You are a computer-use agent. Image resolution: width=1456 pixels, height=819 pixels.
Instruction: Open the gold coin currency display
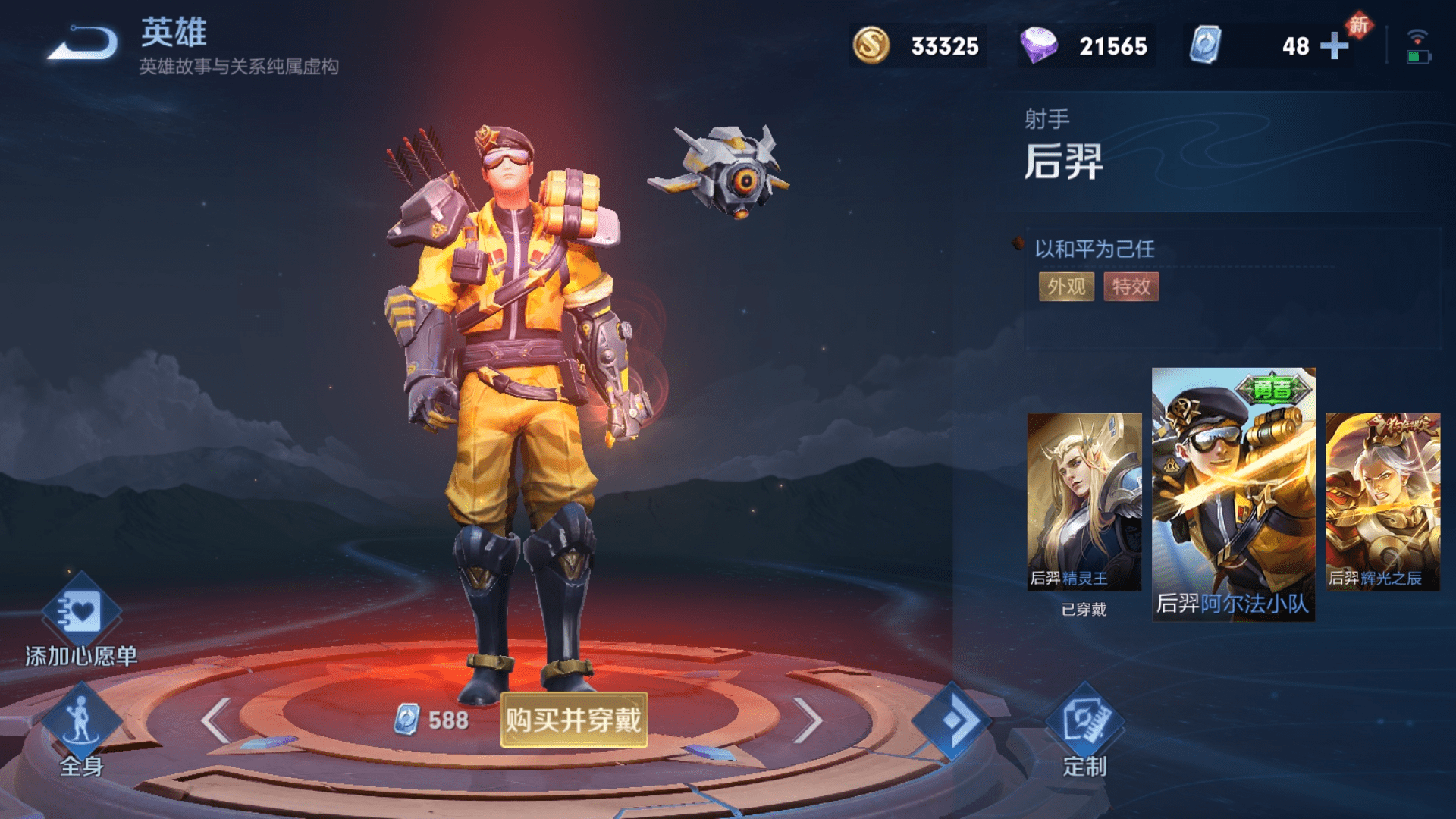click(918, 46)
